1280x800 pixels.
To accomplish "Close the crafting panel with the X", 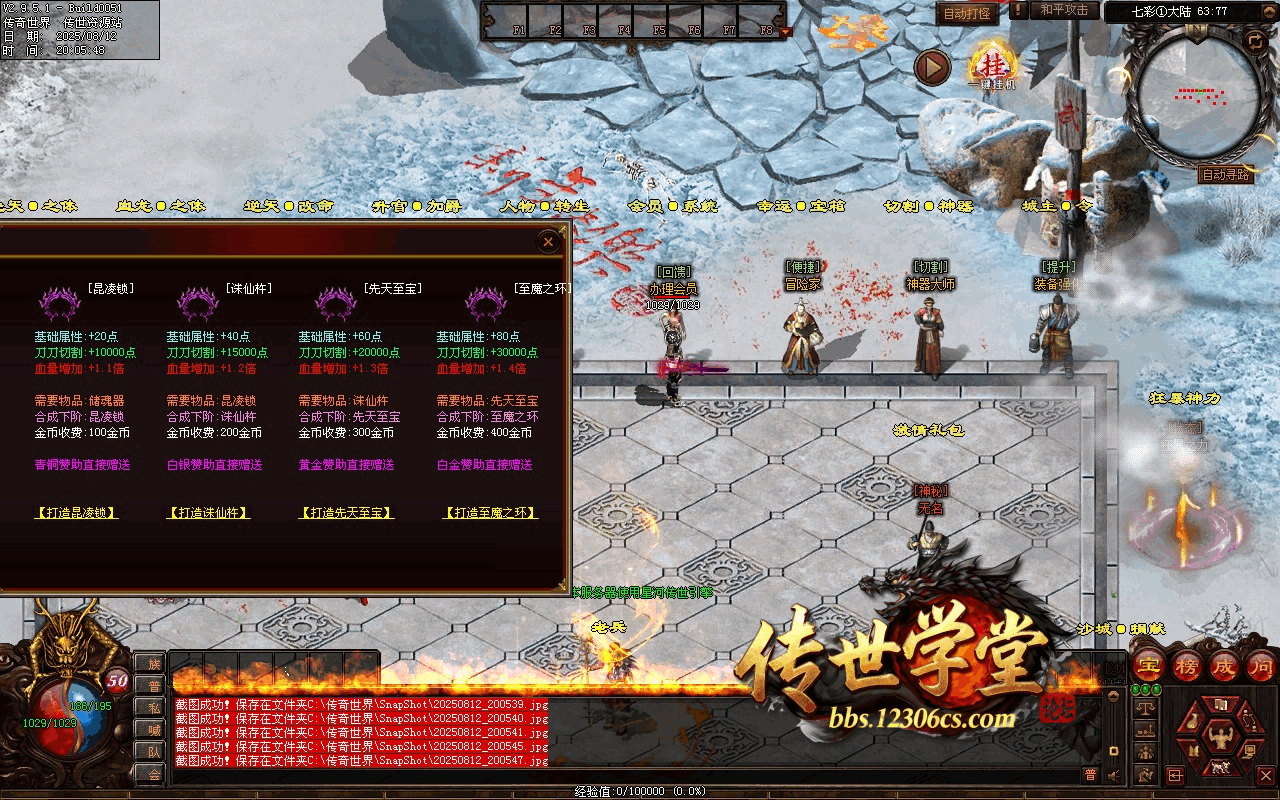I will [548, 241].
